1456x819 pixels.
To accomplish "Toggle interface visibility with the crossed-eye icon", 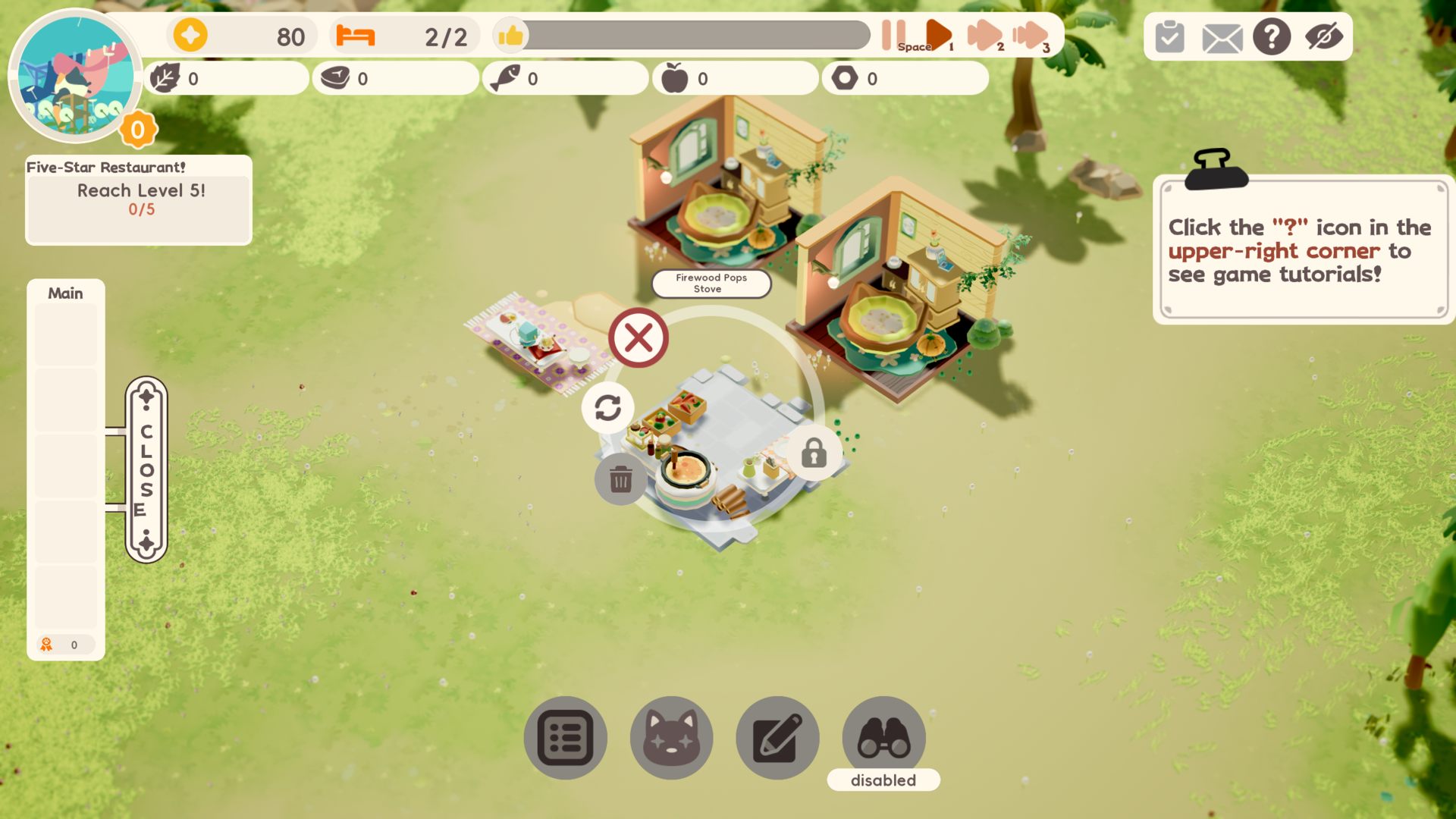I will pyautogui.click(x=1324, y=36).
